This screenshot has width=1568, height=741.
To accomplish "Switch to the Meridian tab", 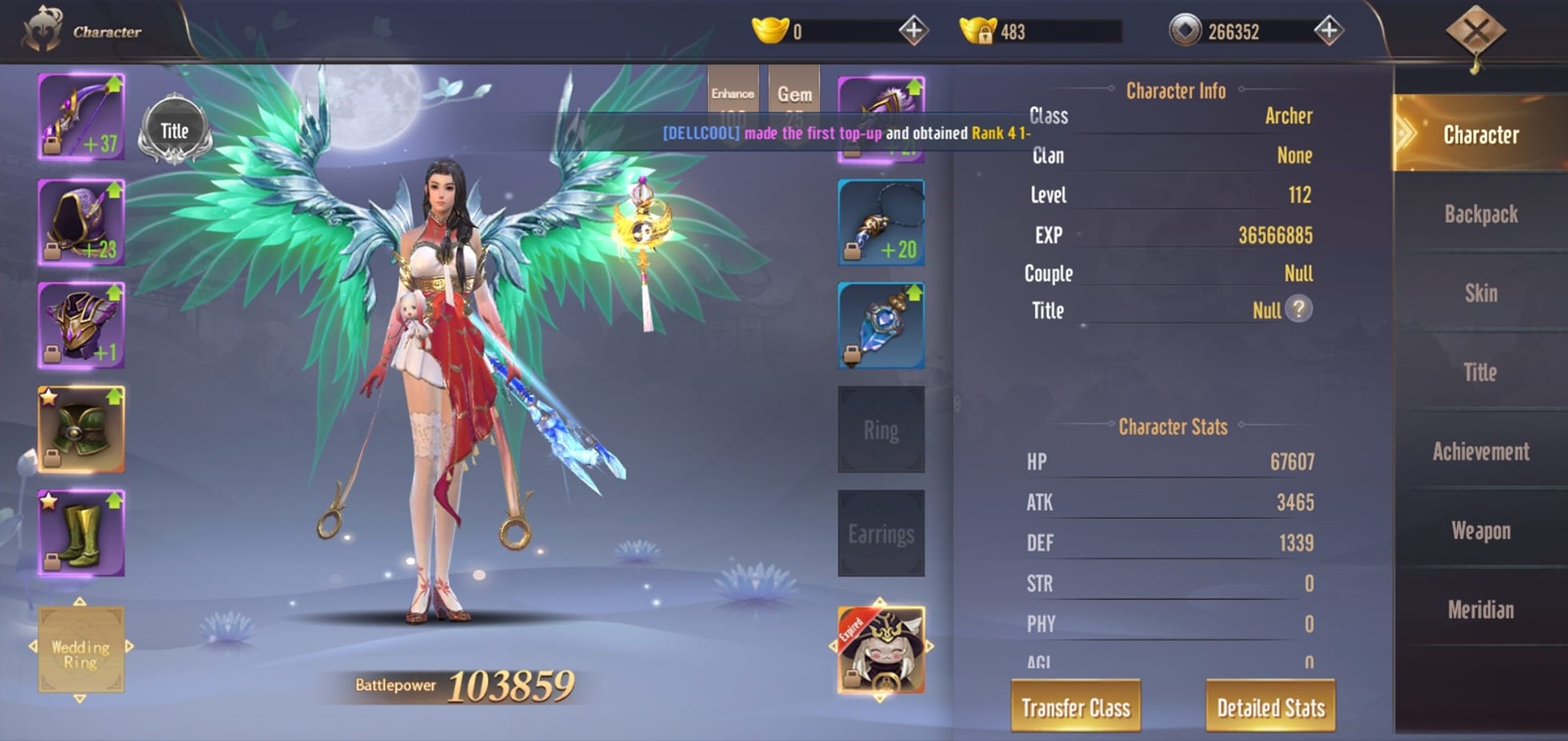I will pyautogui.click(x=1480, y=609).
